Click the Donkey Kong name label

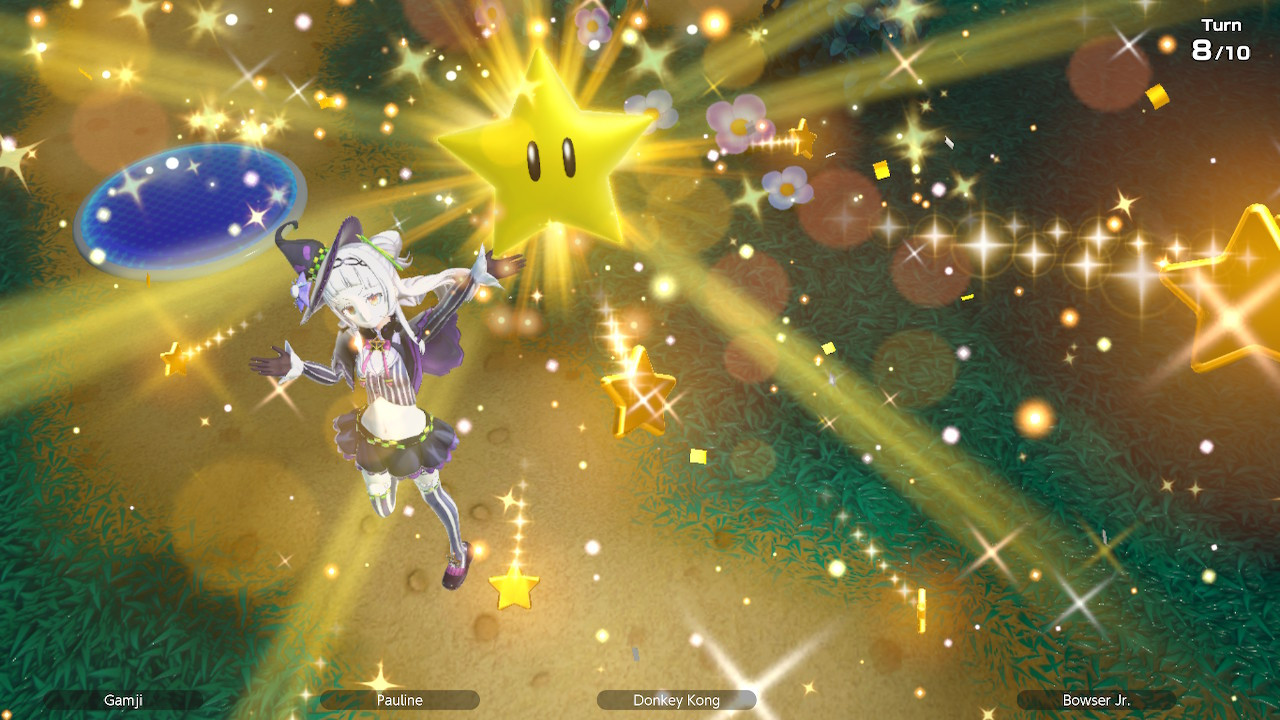click(x=676, y=700)
